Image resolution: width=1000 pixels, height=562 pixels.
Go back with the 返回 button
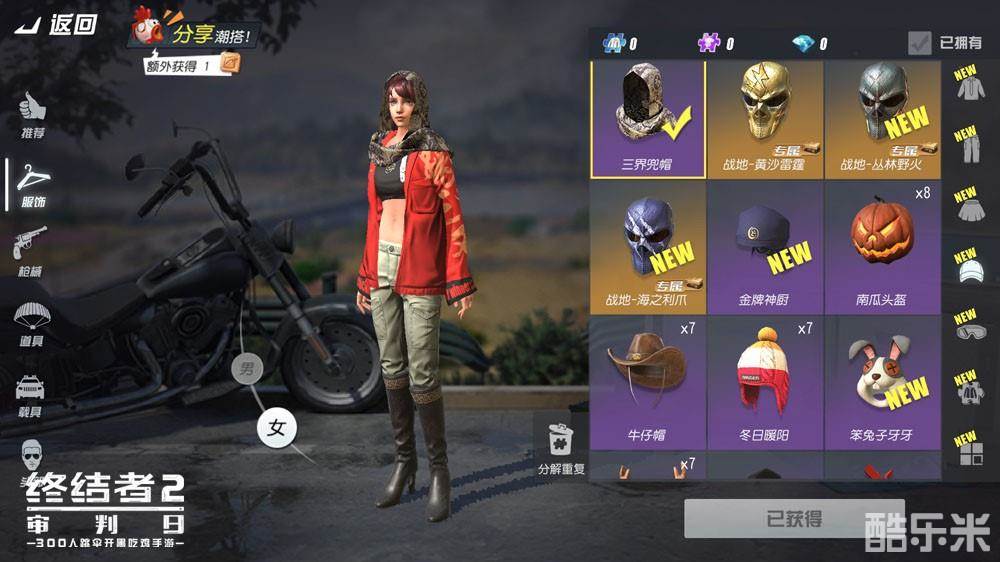(x=57, y=25)
